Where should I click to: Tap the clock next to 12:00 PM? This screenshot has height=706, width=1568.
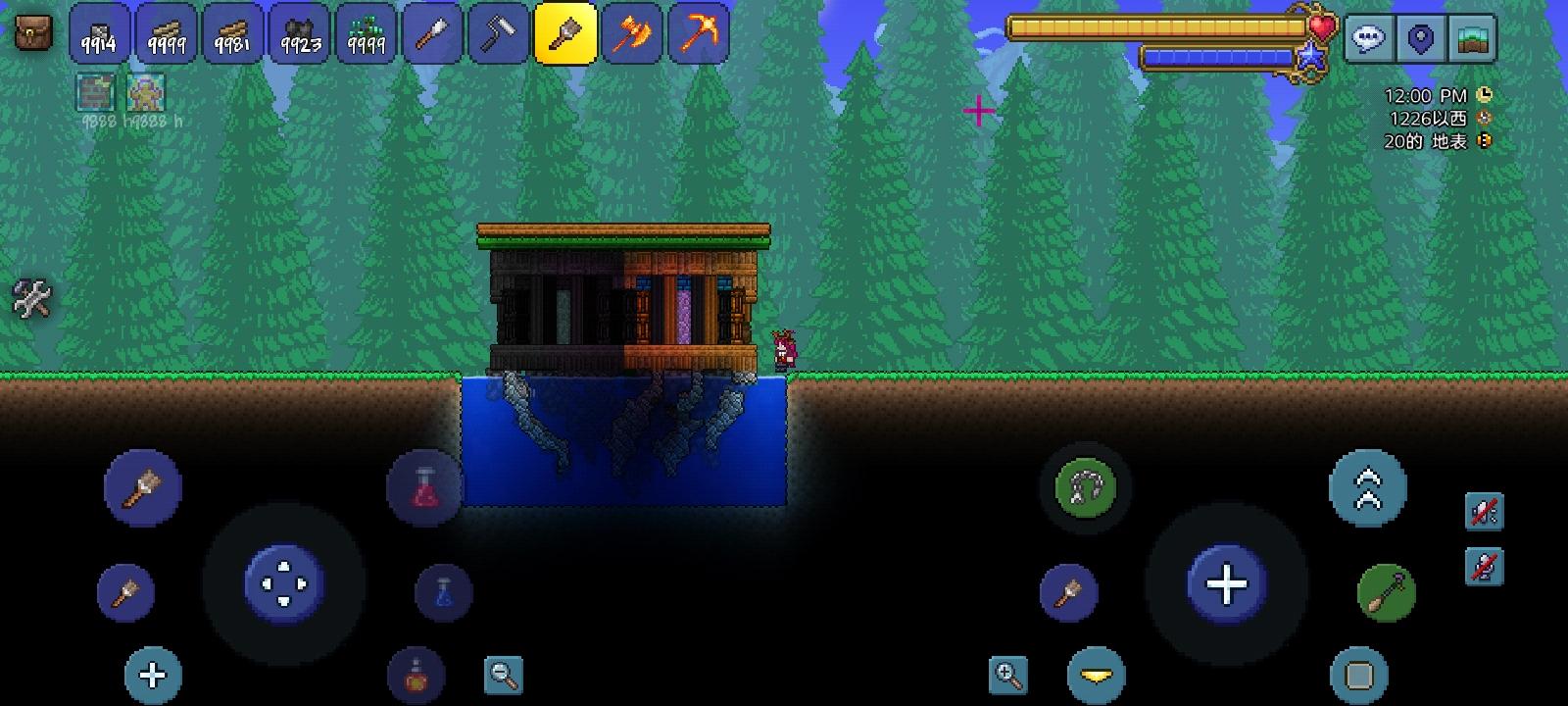(x=1486, y=95)
